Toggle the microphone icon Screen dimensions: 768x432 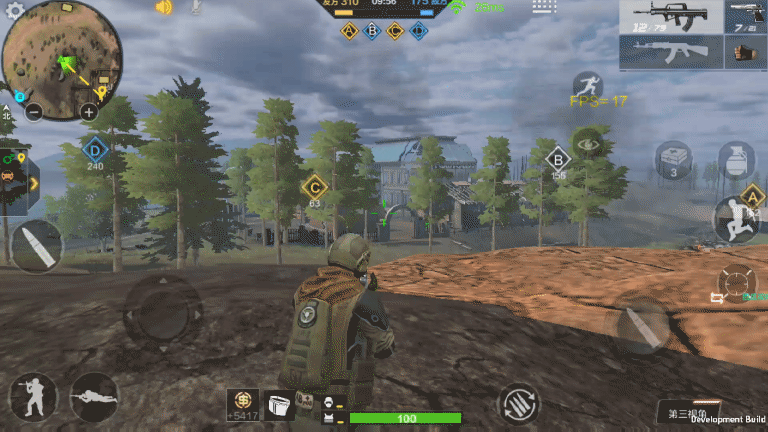click(196, 8)
